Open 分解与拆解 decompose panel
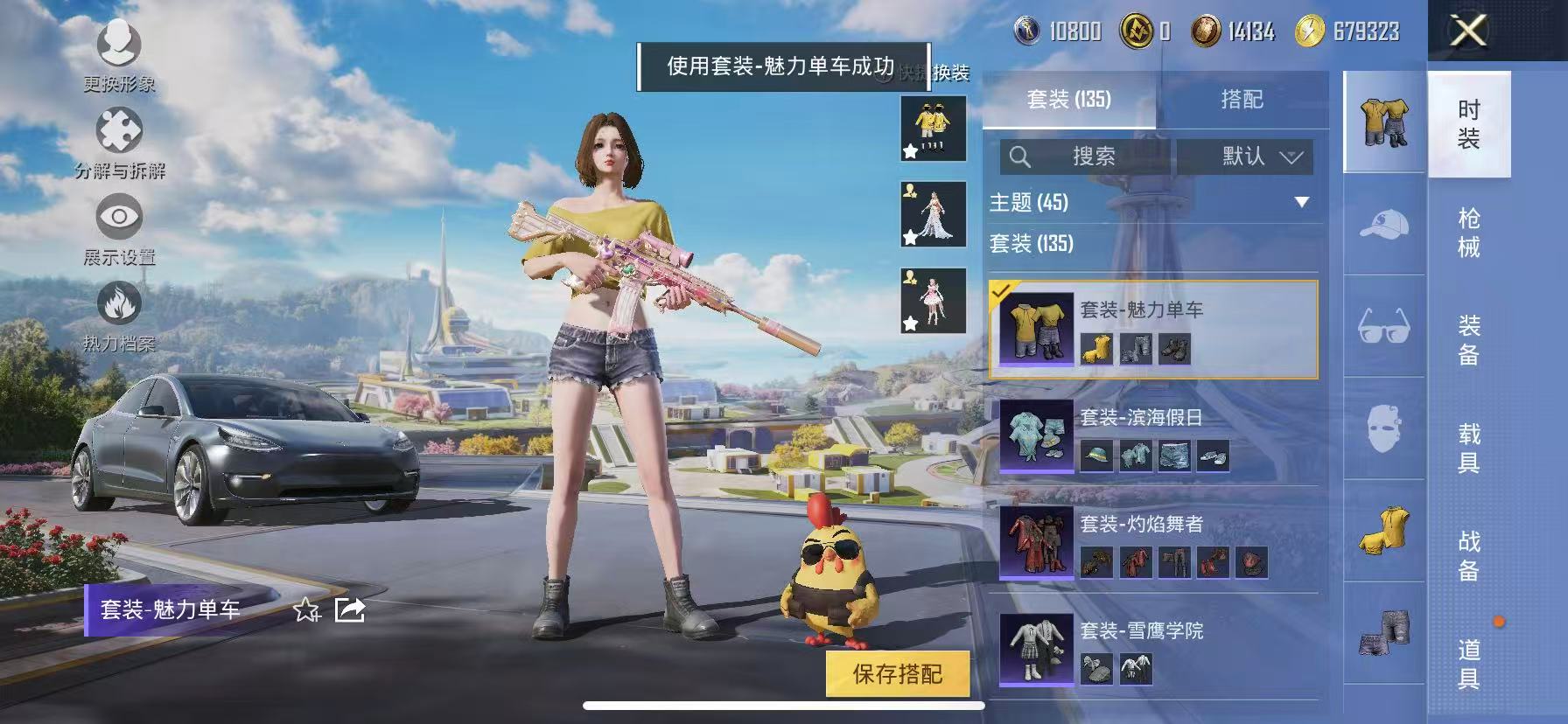Viewport: 1568px width, 724px height. 120,129
